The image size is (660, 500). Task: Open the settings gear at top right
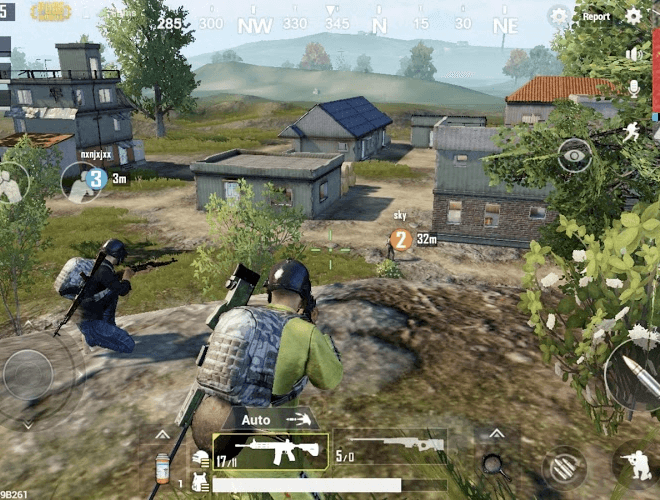point(633,16)
